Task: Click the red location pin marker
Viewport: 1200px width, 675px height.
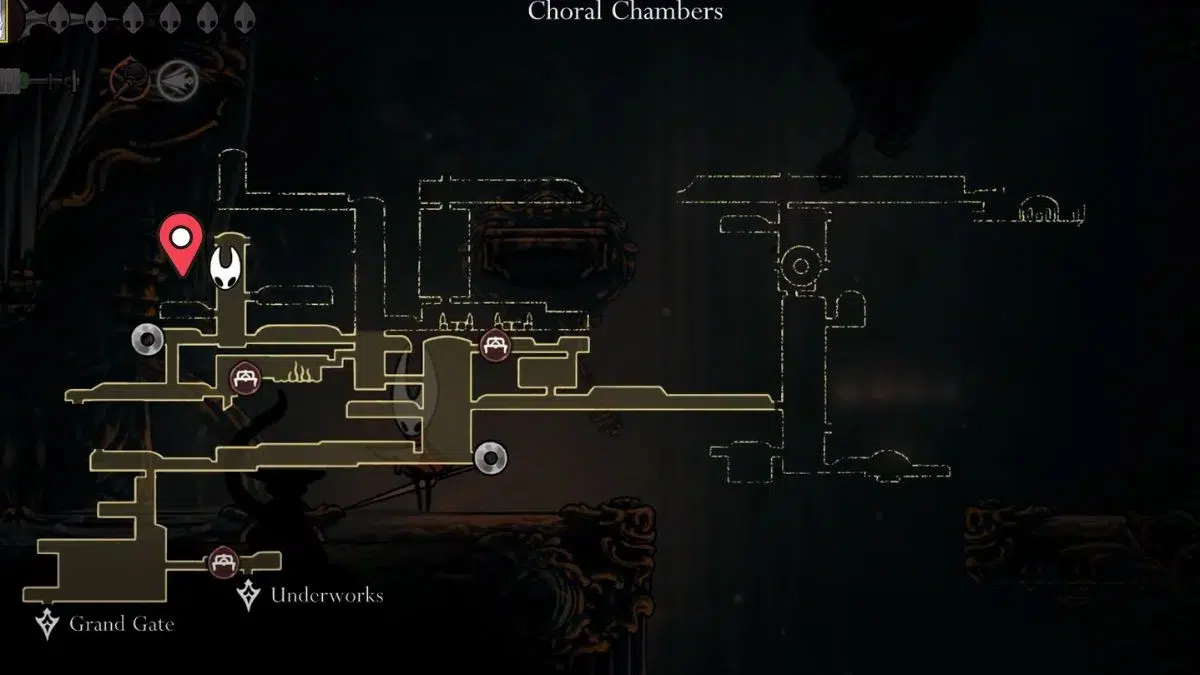Action: click(182, 241)
